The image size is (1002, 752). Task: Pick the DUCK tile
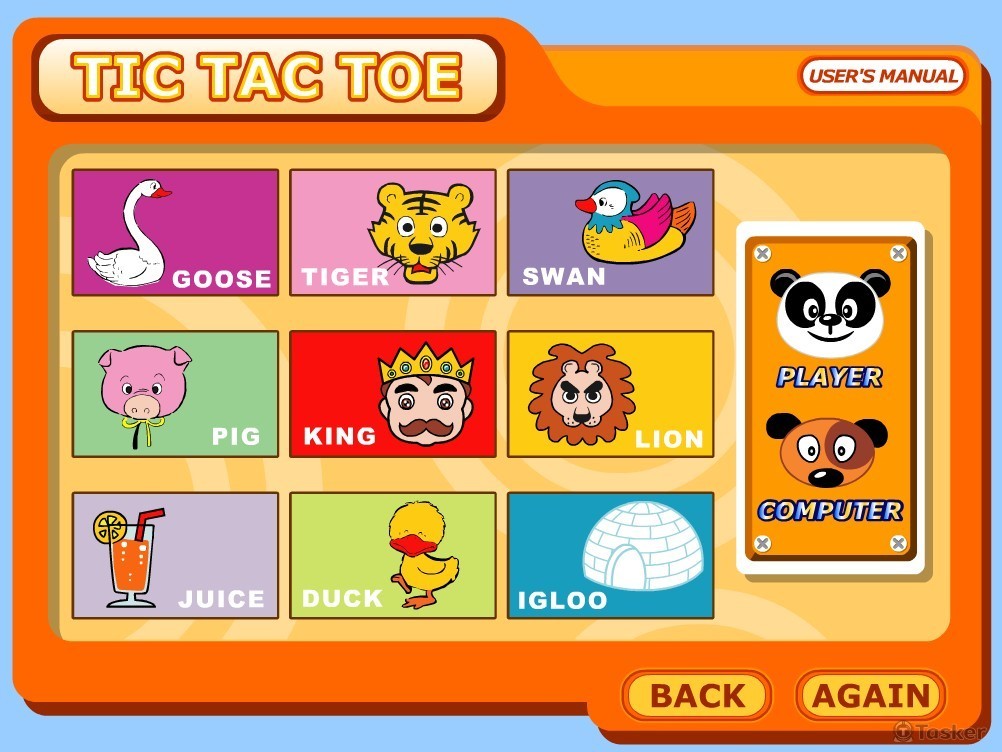tap(393, 555)
